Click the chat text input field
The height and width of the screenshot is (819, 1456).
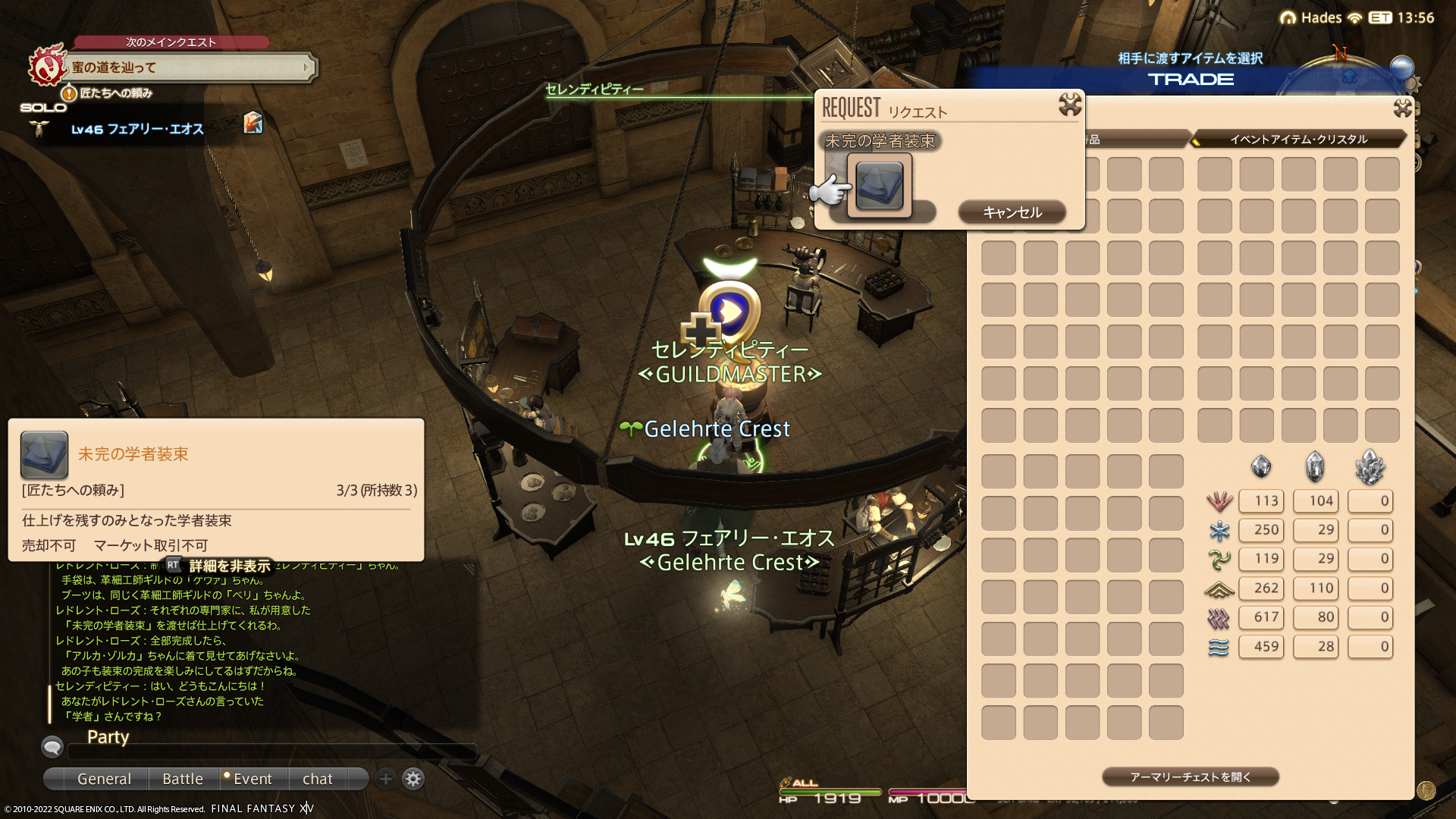[x=271, y=752]
